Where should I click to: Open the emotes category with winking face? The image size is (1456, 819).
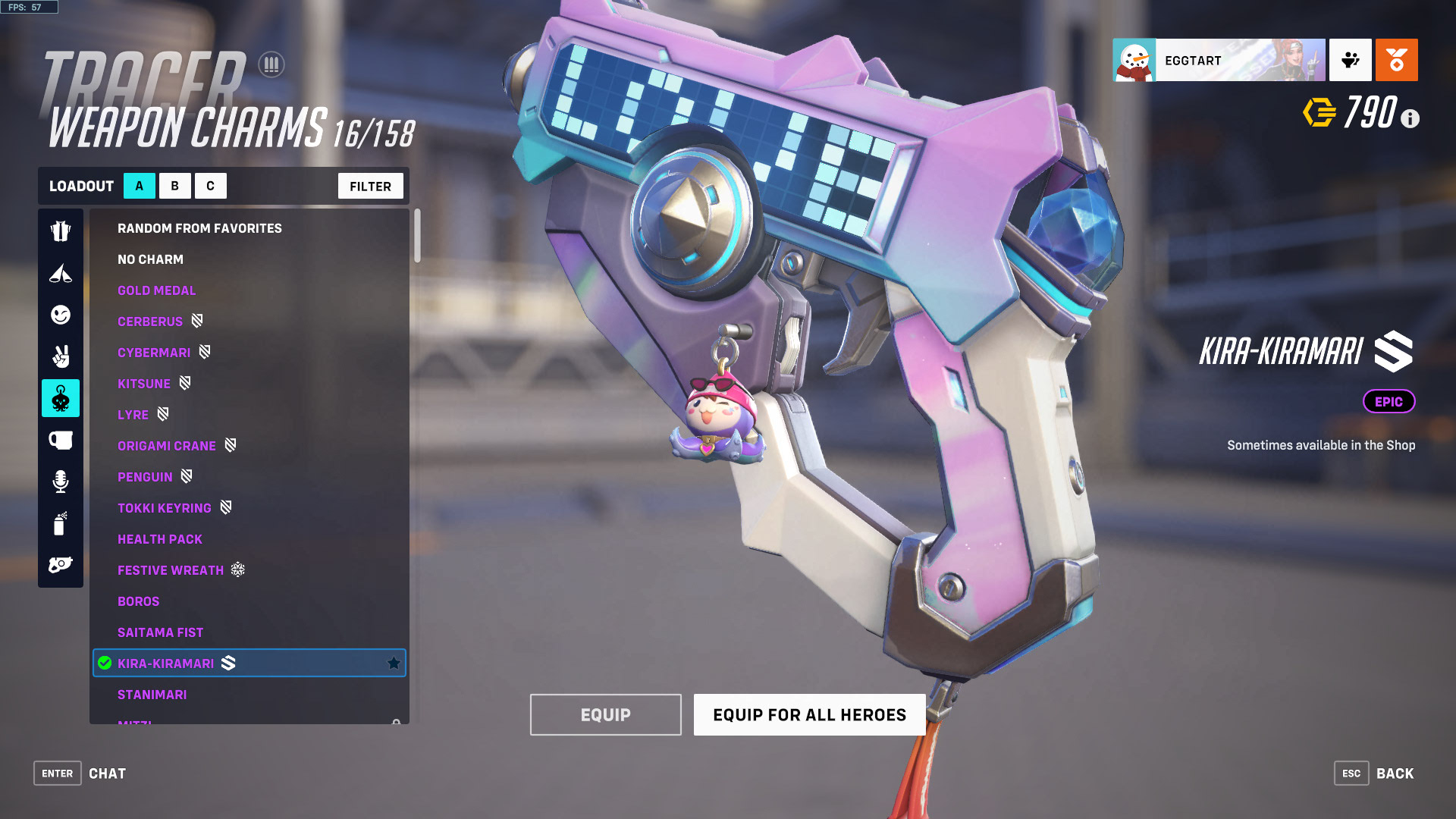tap(61, 315)
